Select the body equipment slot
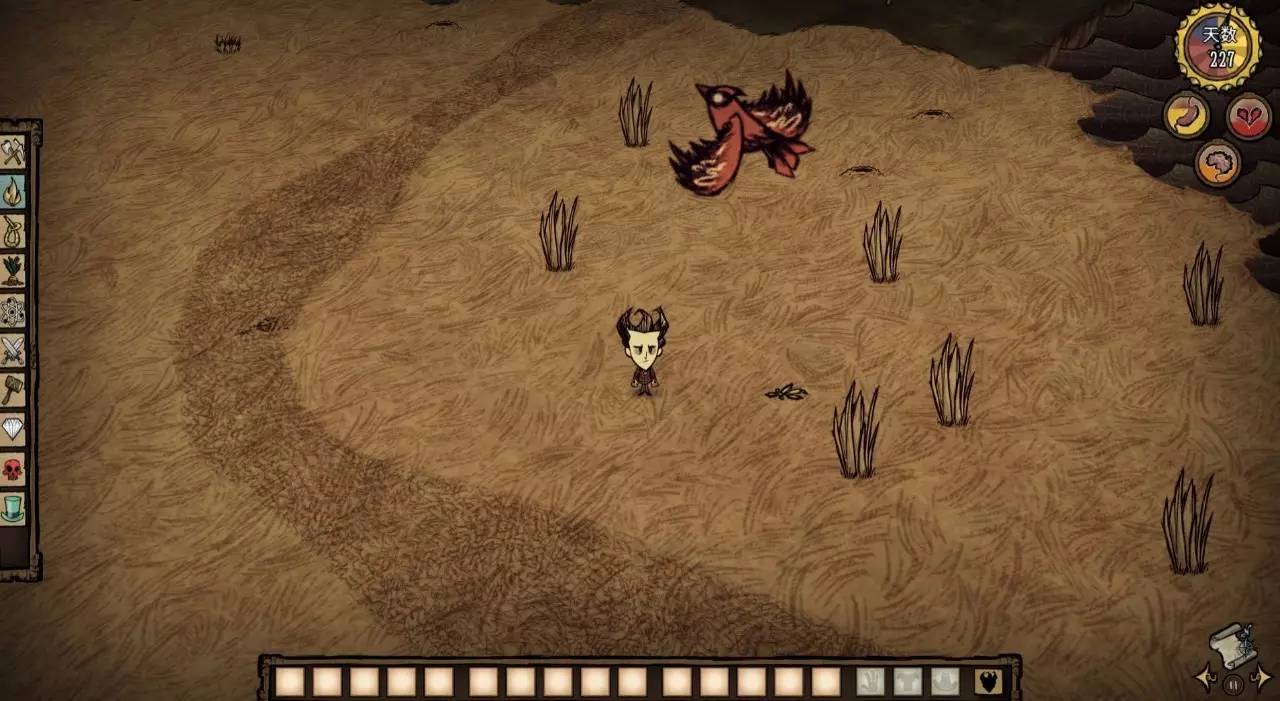The height and width of the screenshot is (701, 1280). (908, 681)
